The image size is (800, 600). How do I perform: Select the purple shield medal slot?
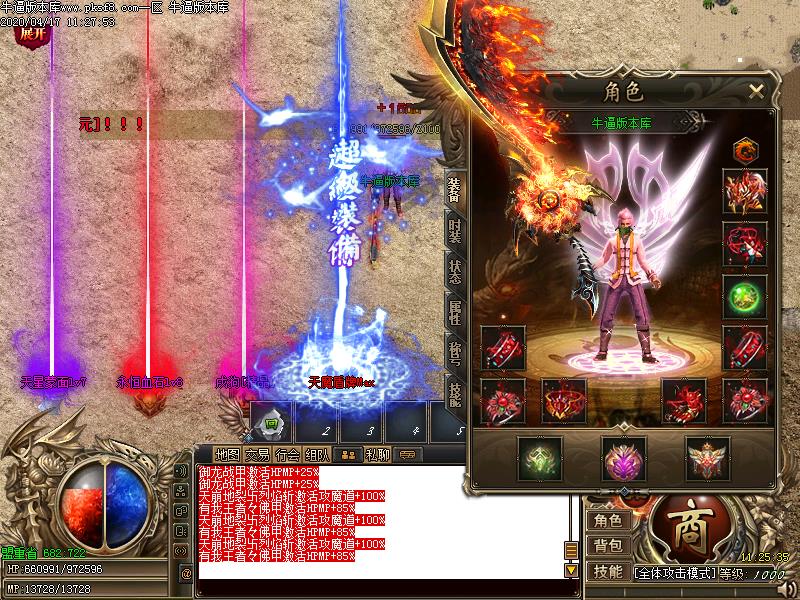click(x=623, y=458)
